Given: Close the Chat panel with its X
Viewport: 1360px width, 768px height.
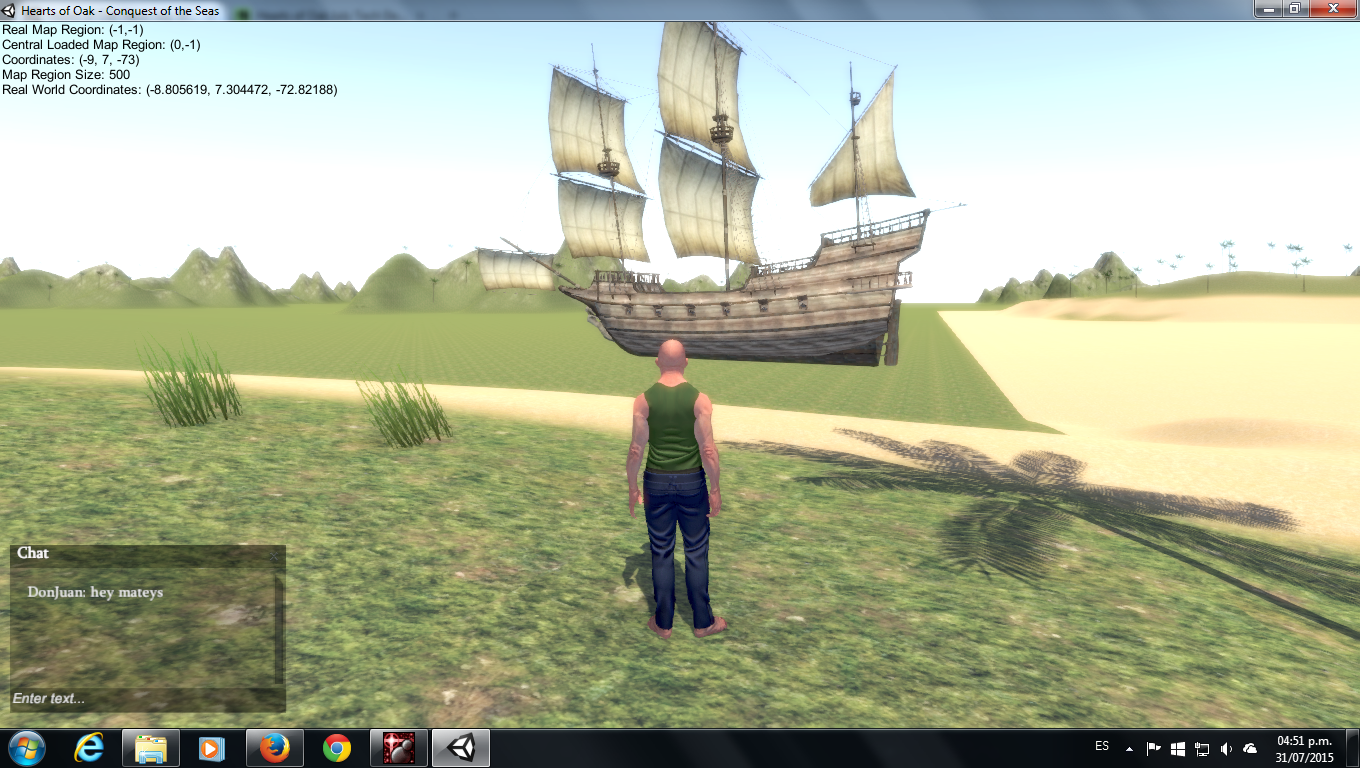Looking at the screenshot, I should coord(276,555).
